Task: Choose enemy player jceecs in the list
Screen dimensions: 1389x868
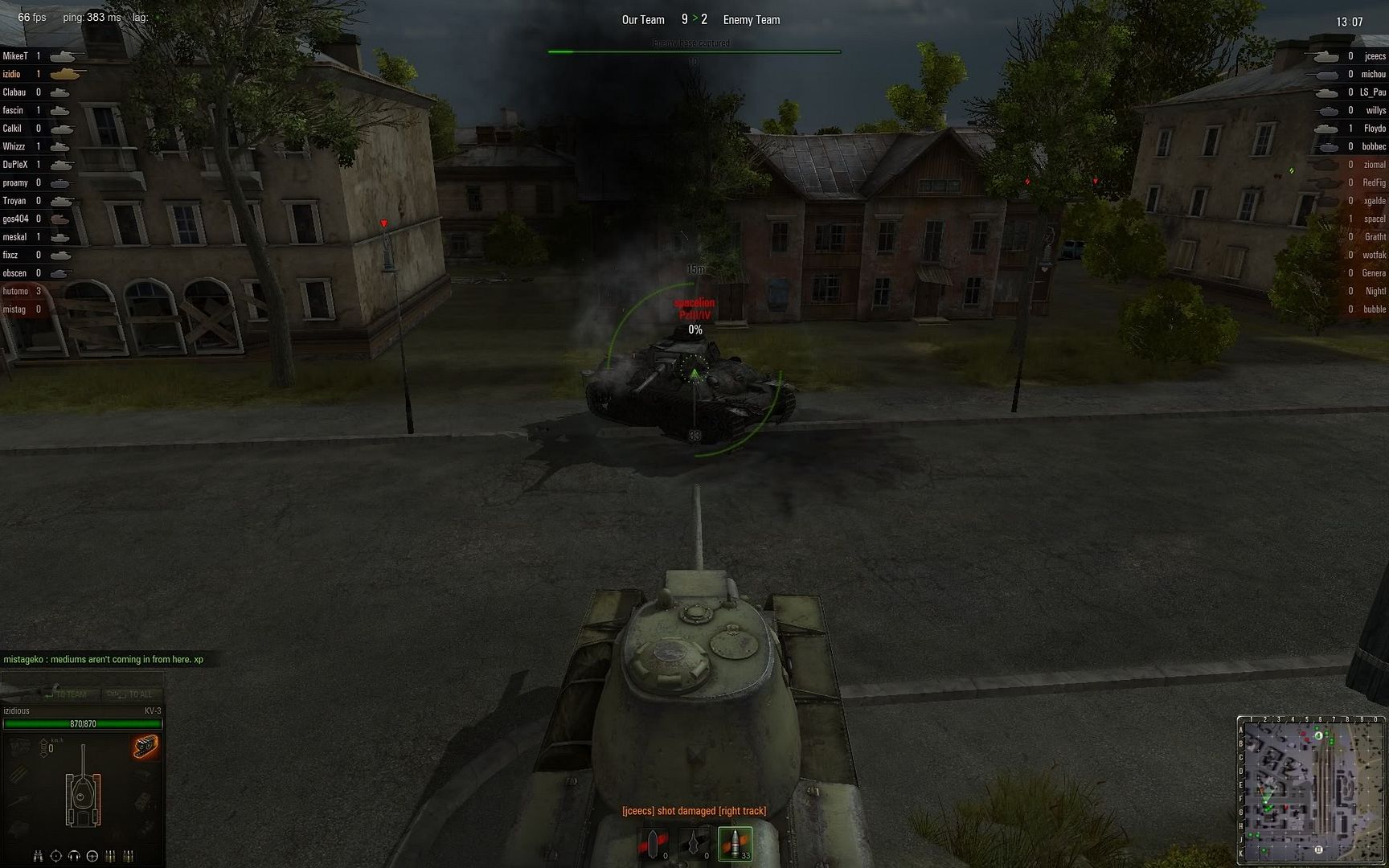Action: click(x=1375, y=56)
